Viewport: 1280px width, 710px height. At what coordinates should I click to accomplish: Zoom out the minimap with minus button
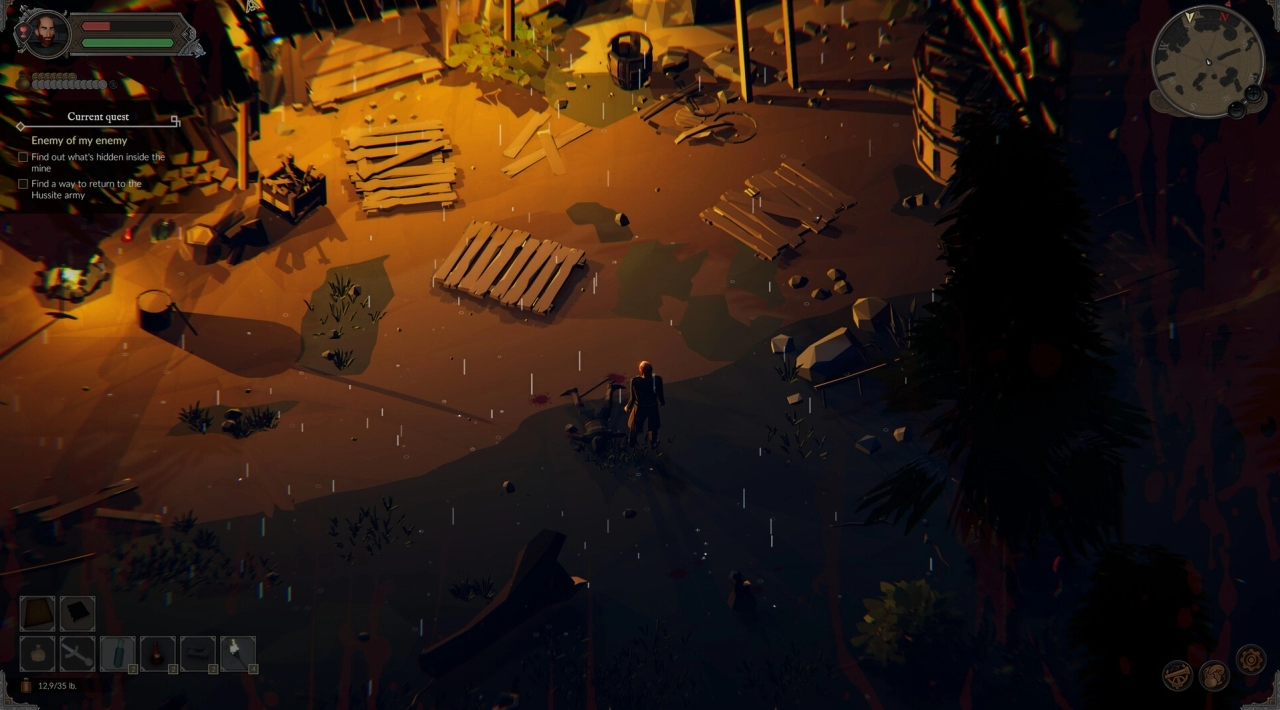pos(1237,108)
